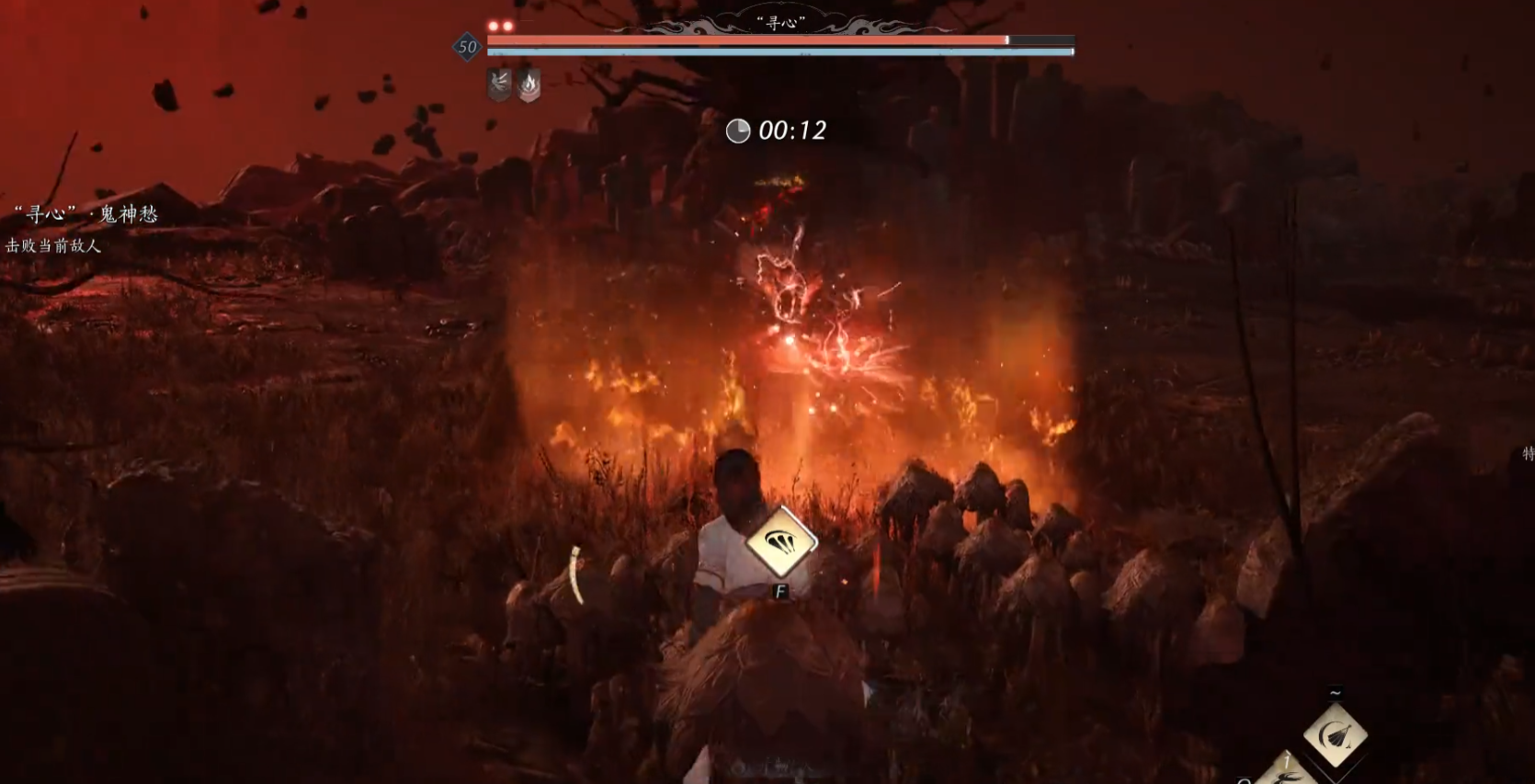The height and width of the screenshot is (784, 1535).
Task: Activate the claw-slash skill diamond icon
Action: click(780, 542)
